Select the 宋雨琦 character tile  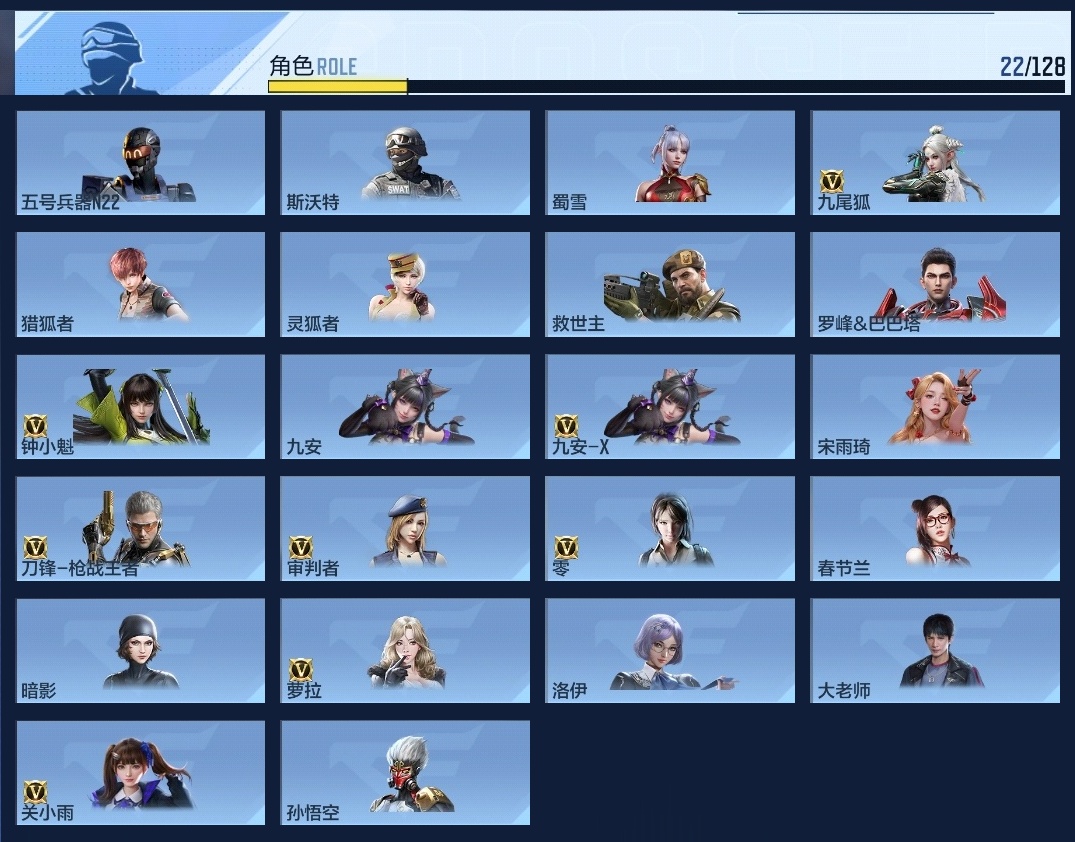click(935, 406)
